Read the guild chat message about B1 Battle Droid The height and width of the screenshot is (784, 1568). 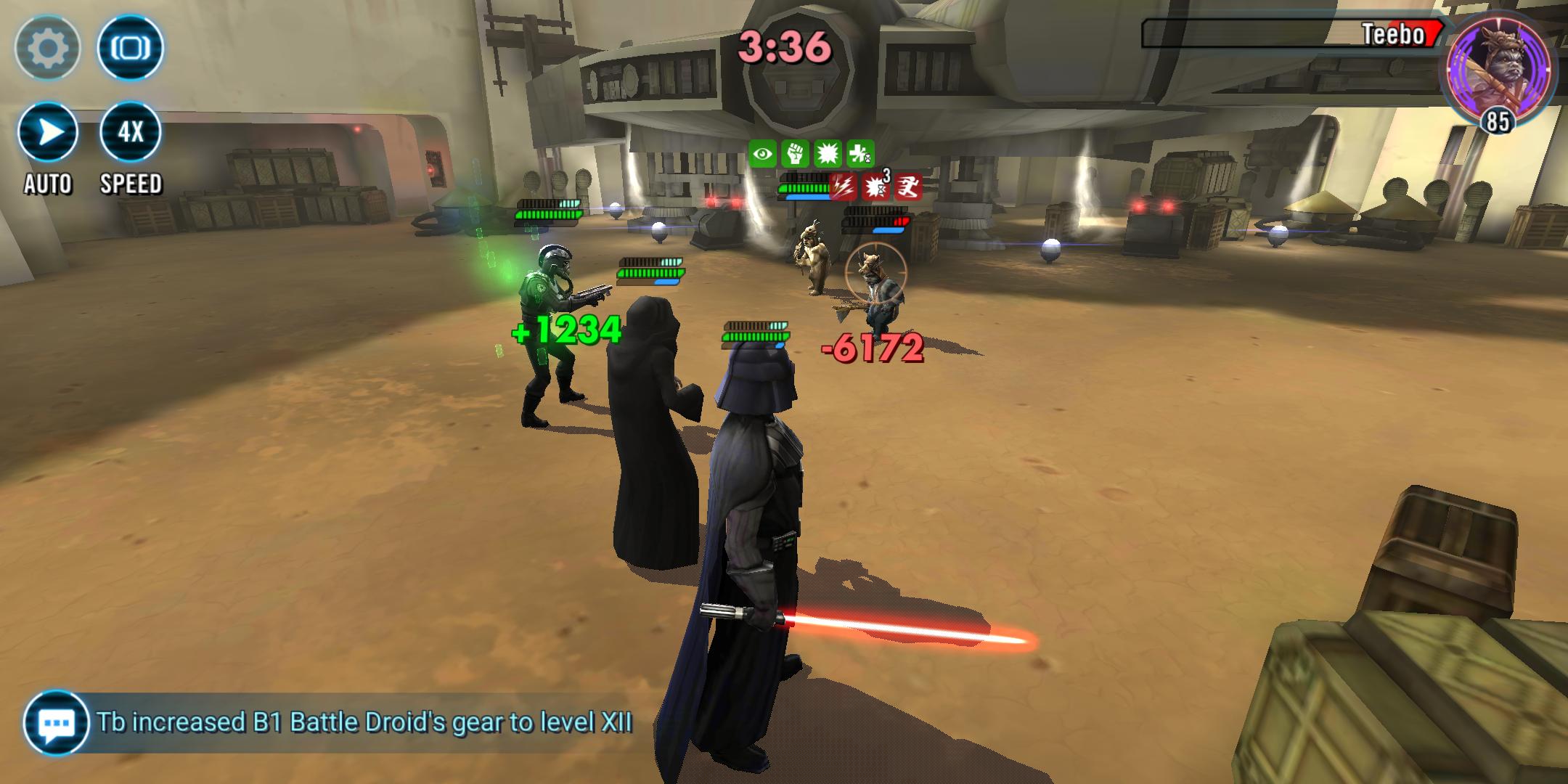click(364, 723)
